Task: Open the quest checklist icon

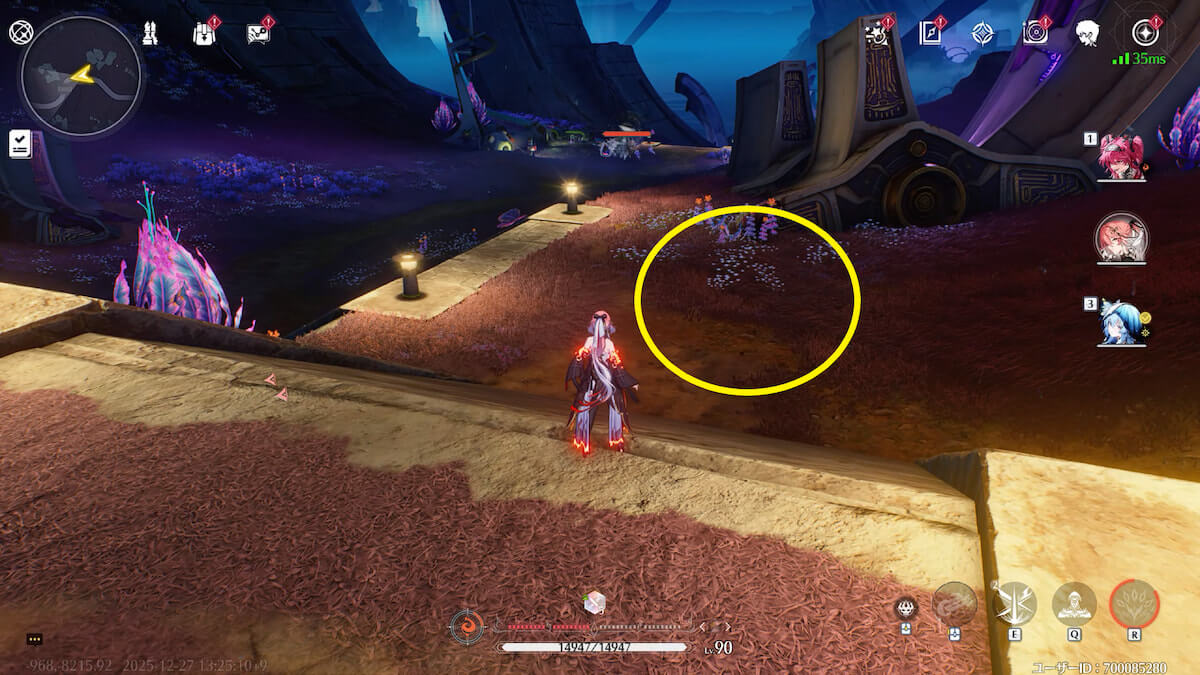Action: click(21, 143)
